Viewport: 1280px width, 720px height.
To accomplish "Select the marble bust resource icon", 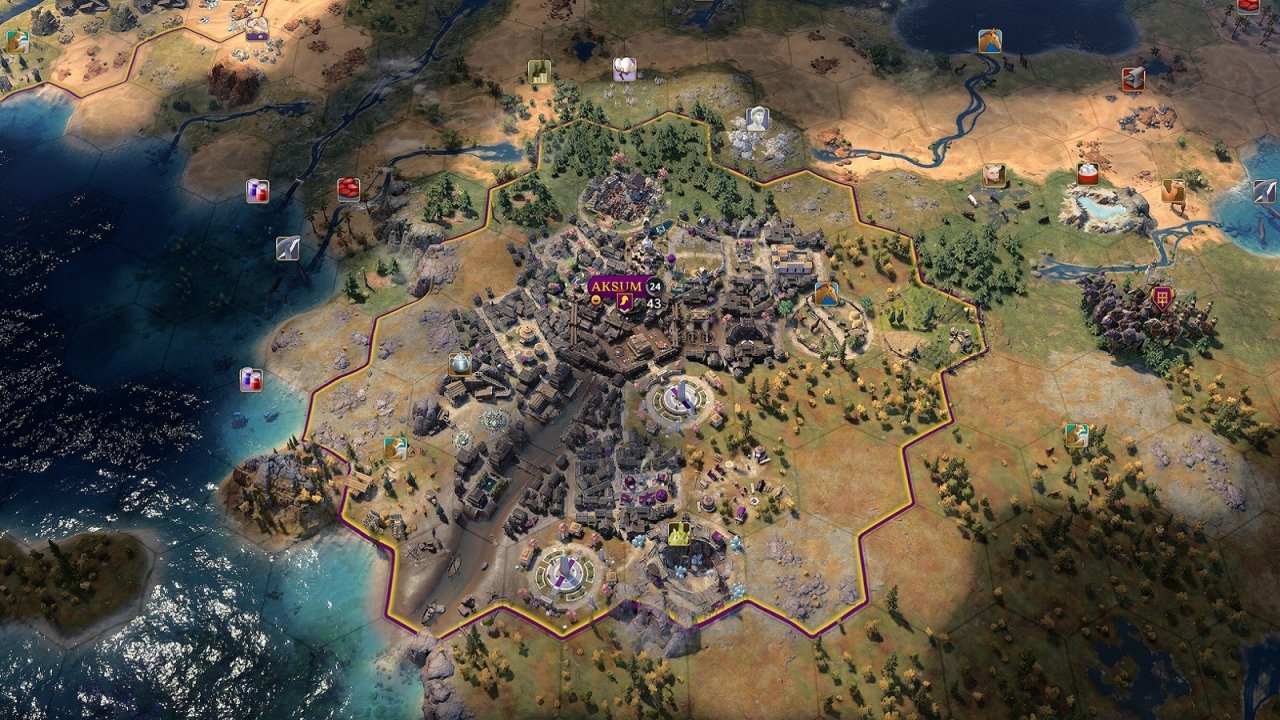I will click(757, 119).
